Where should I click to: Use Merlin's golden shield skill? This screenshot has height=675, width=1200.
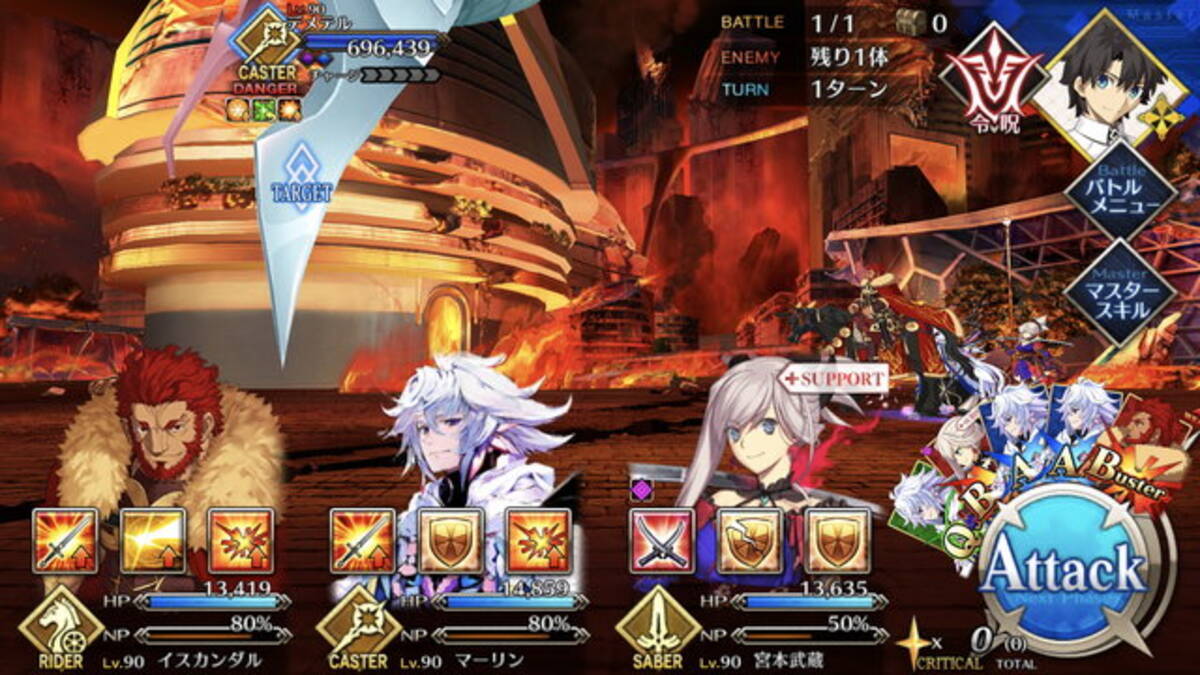tap(451, 541)
